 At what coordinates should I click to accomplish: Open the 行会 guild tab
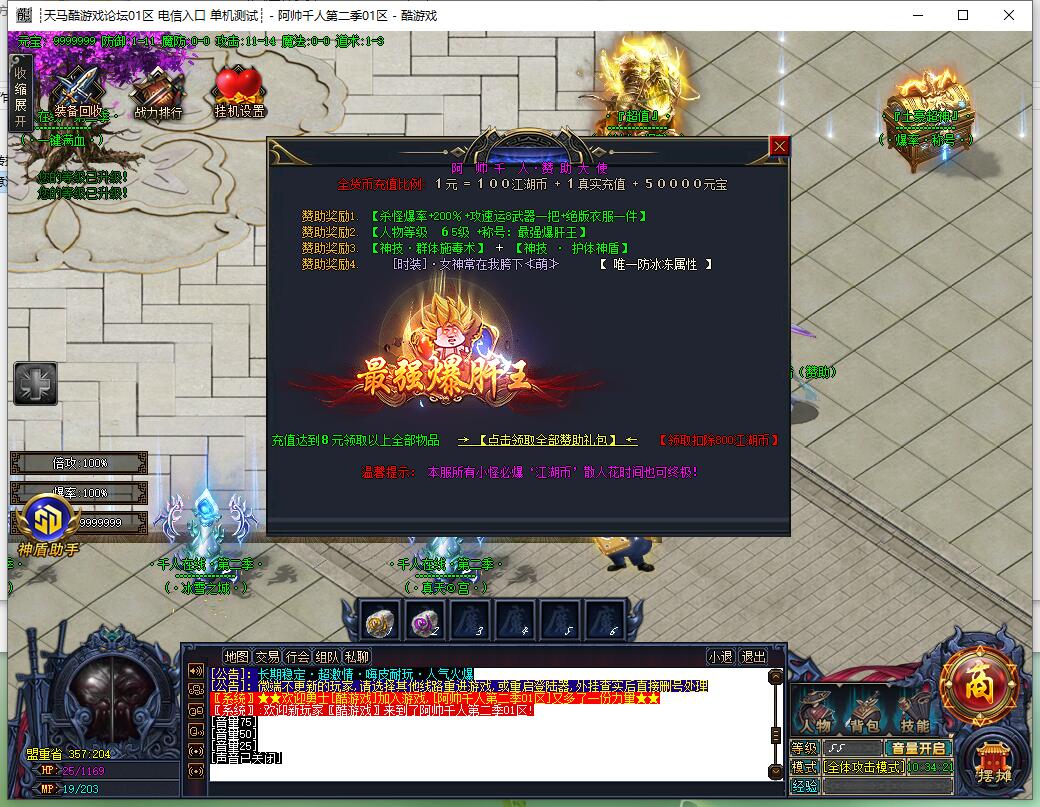click(297, 657)
